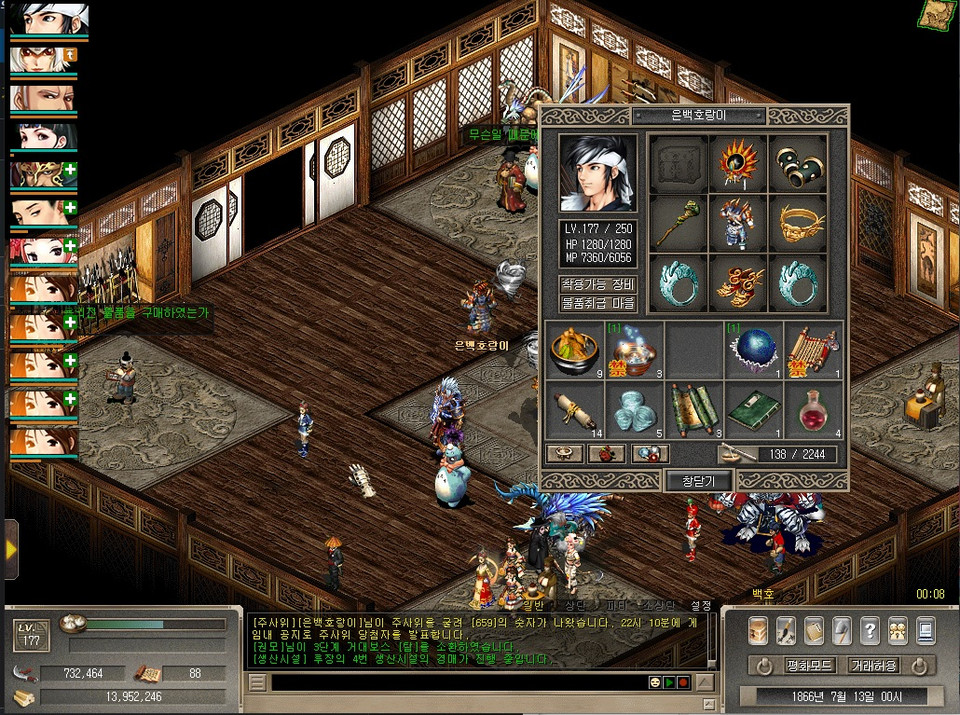Toggle the 거래허용 trade permission button
Screen dimensions: 960x715
pos(872,665)
